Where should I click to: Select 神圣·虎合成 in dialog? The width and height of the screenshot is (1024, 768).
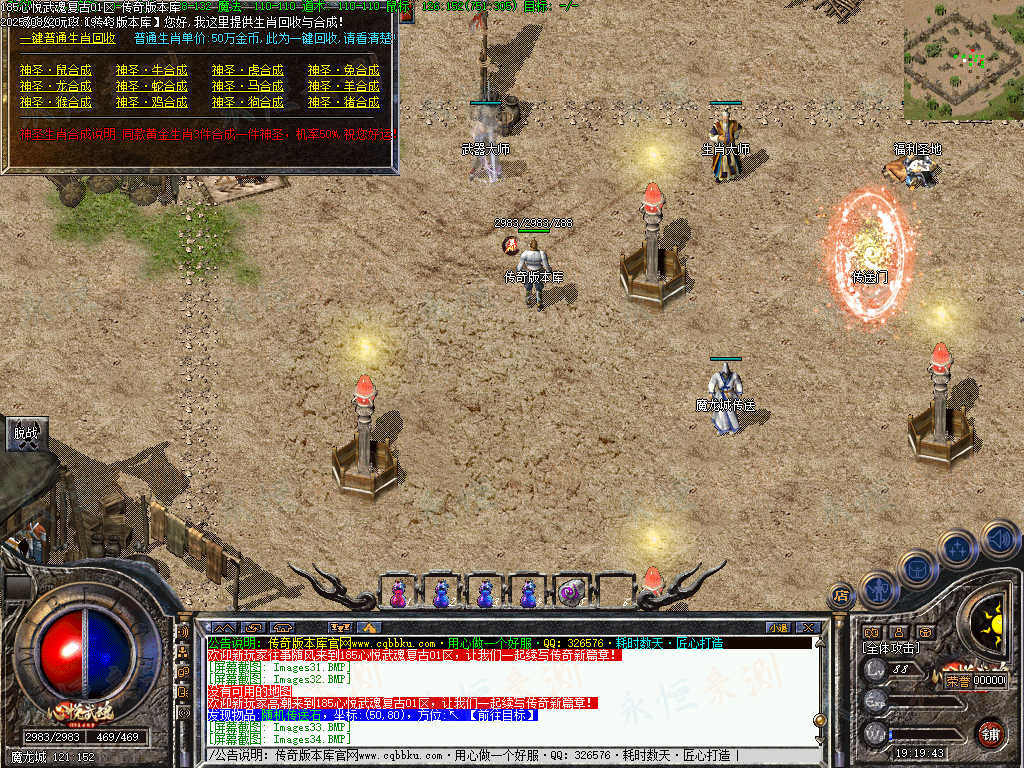(x=248, y=70)
